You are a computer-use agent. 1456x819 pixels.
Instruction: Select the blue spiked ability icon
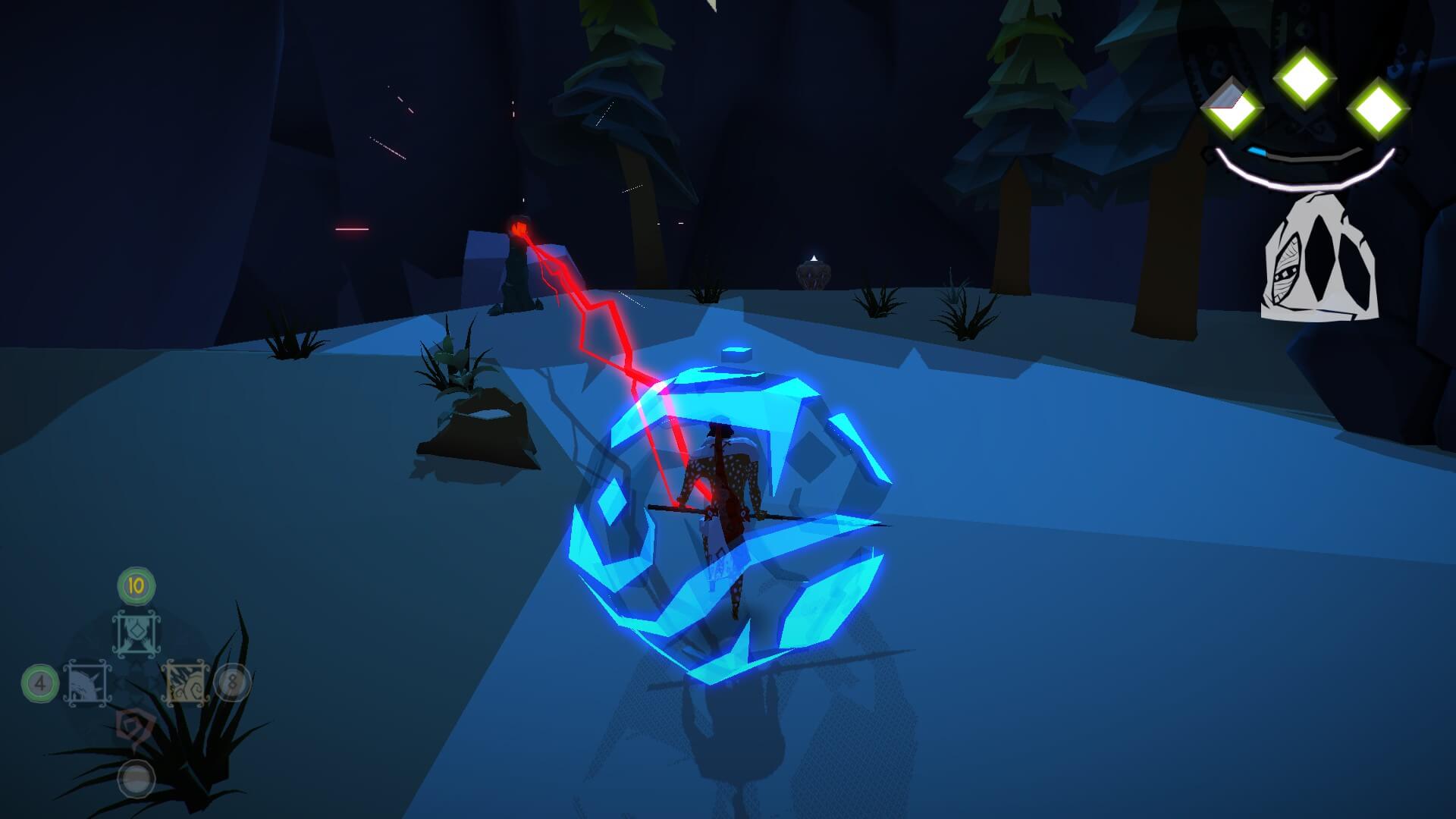pyautogui.click(x=88, y=683)
